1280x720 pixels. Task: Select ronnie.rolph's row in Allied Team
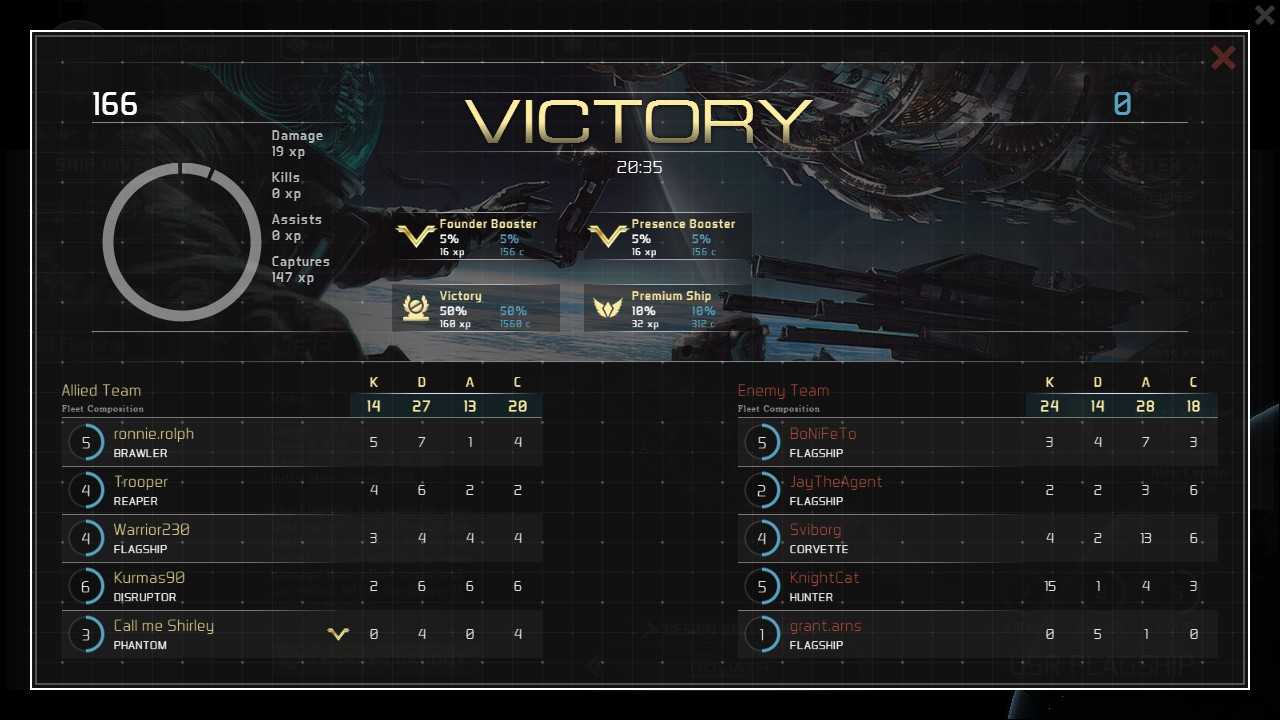point(301,442)
